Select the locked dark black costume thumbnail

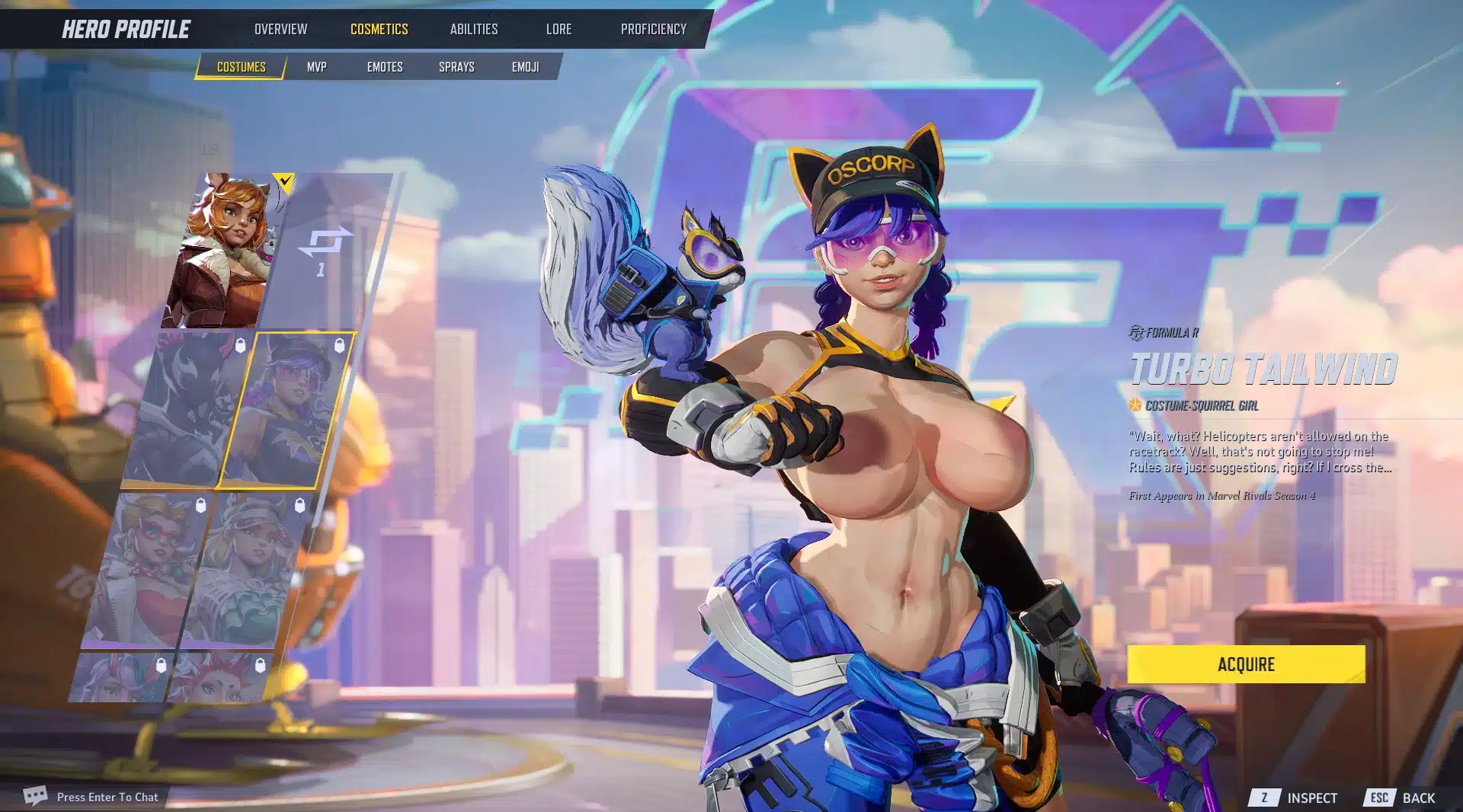187,409
